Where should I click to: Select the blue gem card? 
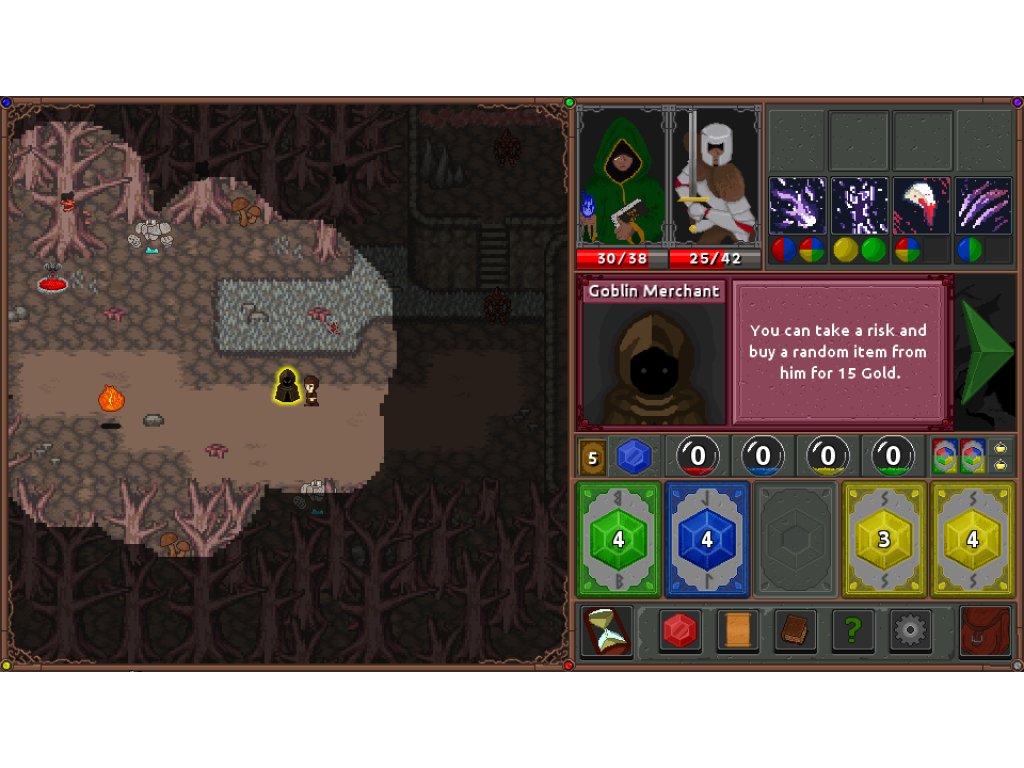tap(707, 540)
